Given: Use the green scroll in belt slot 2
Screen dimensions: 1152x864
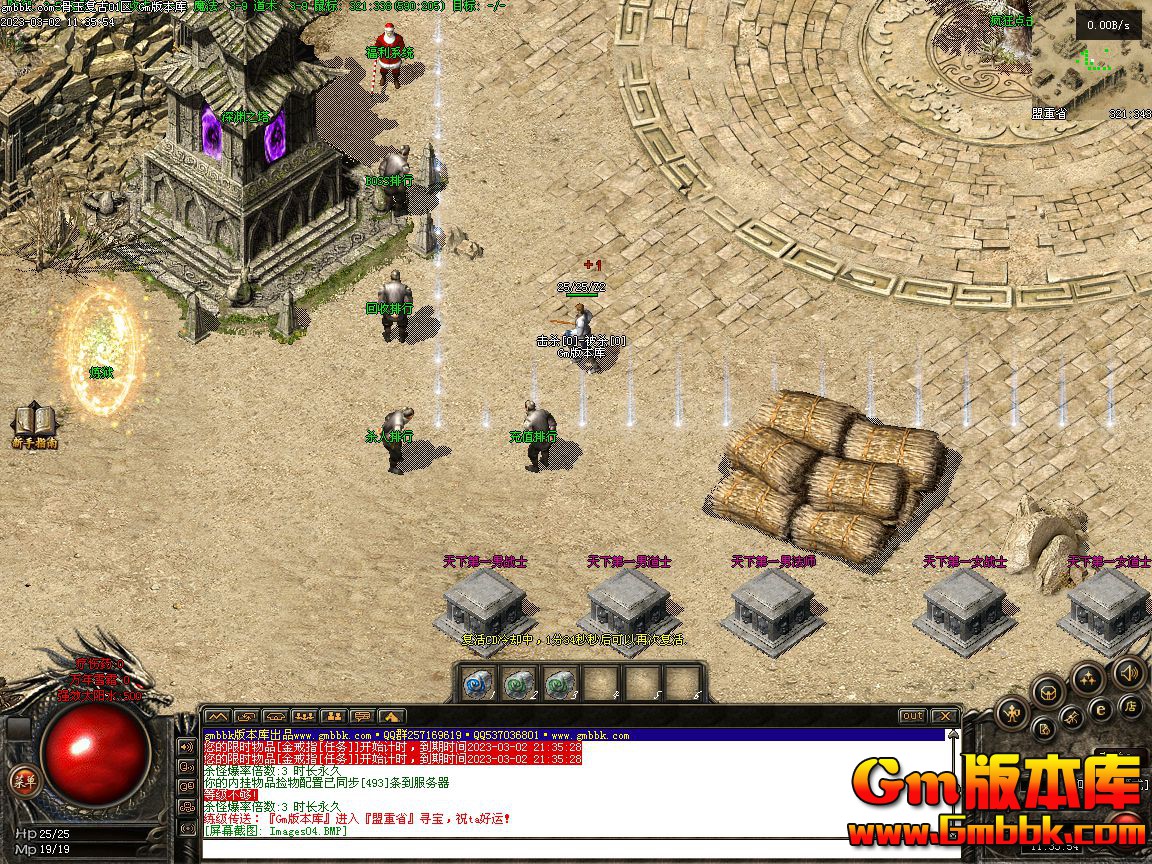Looking at the screenshot, I should point(520,683).
